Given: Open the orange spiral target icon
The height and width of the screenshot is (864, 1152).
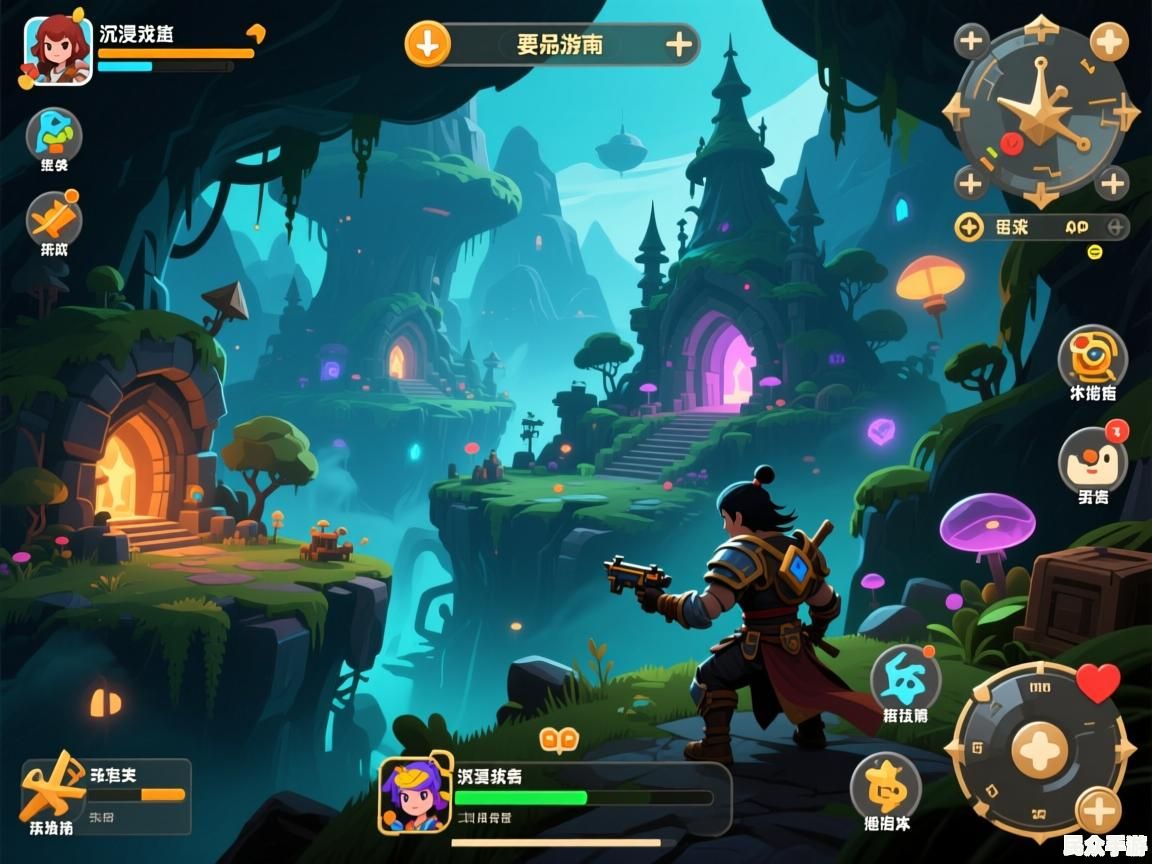Looking at the screenshot, I should [x=1092, y=357].
